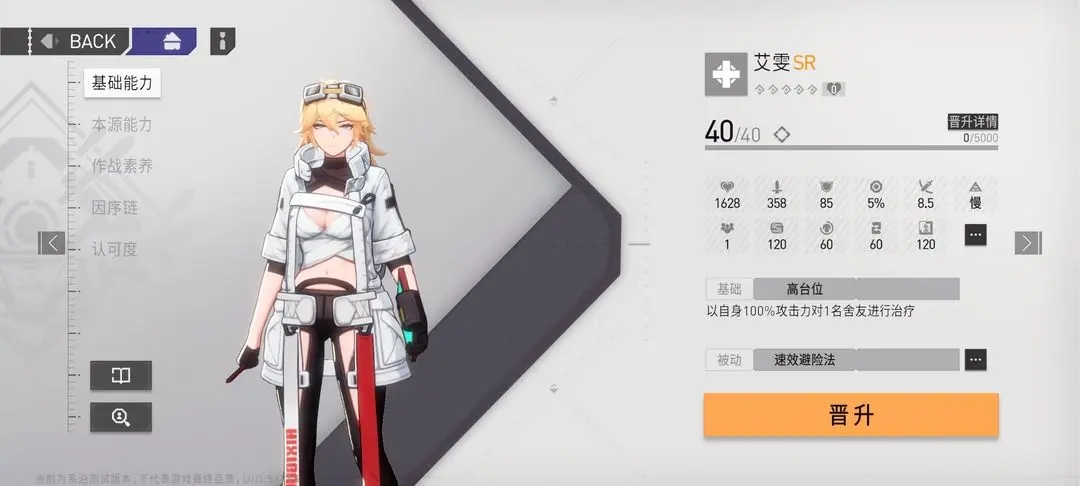Show the 因序链 tab

coord(114,208)
